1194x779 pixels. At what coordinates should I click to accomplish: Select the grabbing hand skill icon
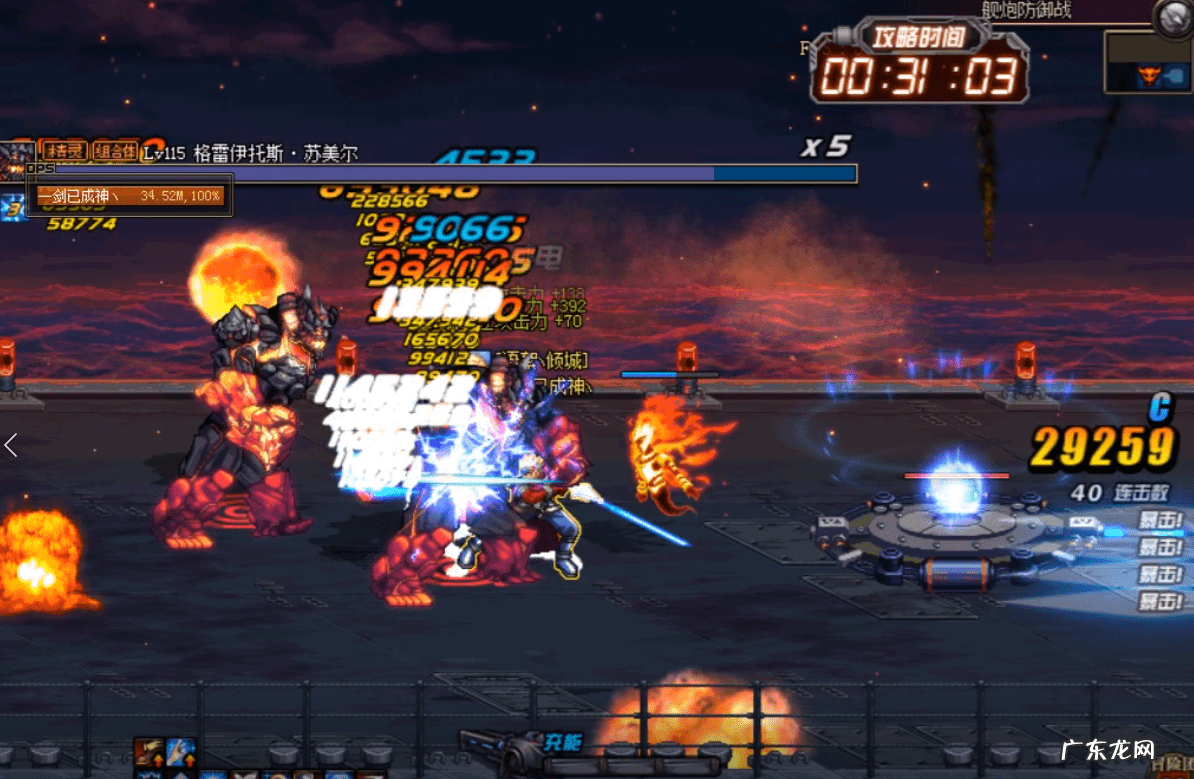coord(150,751)
